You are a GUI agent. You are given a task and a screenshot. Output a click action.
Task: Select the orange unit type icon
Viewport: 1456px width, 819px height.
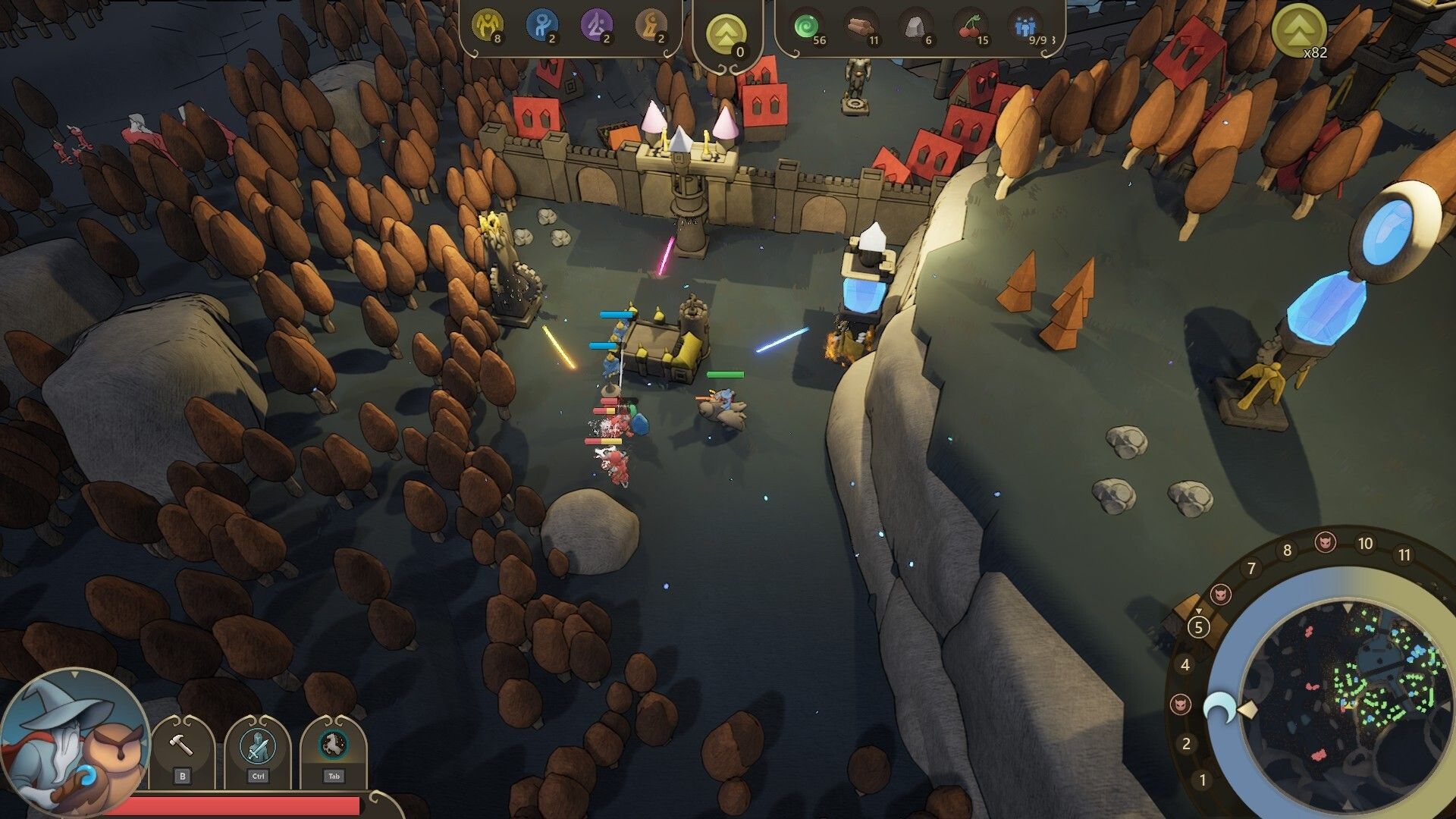tap(651, 26)
